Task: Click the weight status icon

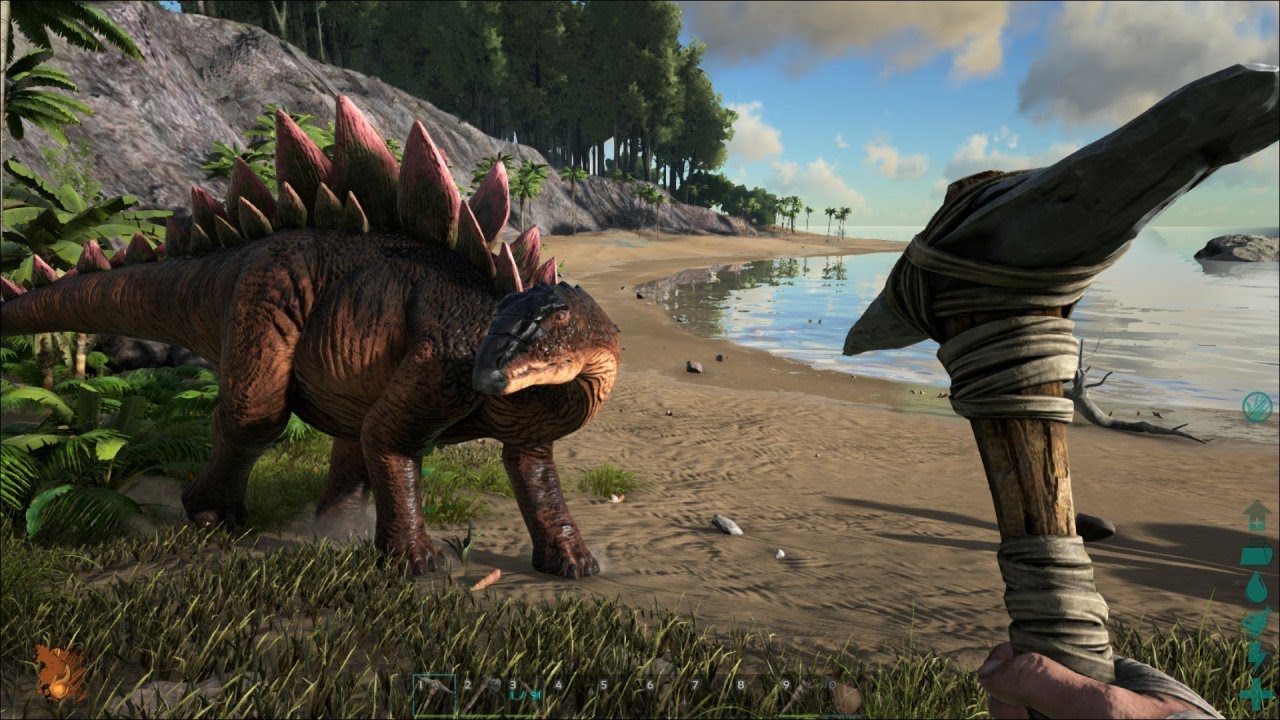Action: (x=1256, y=552)
